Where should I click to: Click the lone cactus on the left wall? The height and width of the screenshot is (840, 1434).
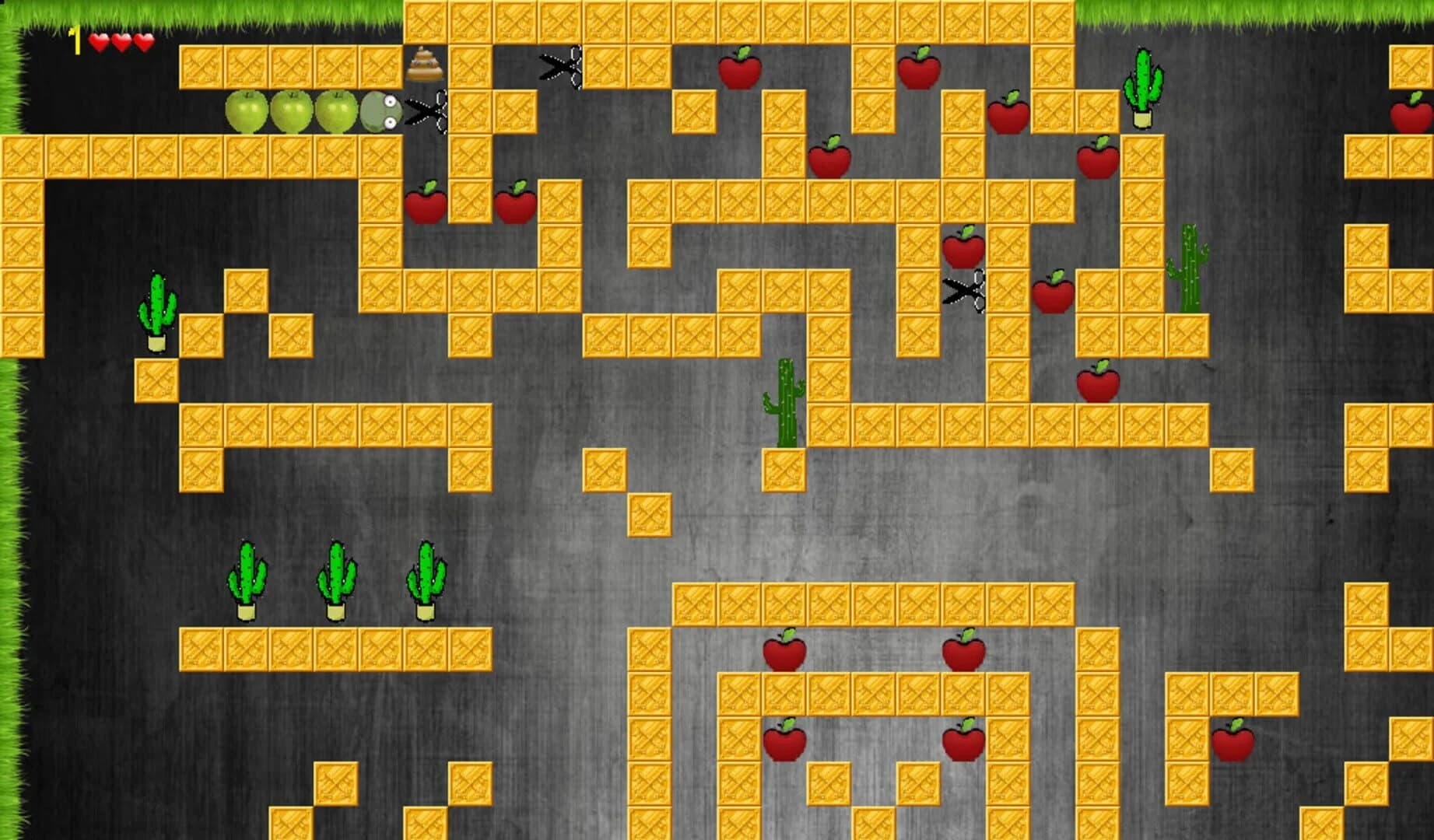point(159,311)
